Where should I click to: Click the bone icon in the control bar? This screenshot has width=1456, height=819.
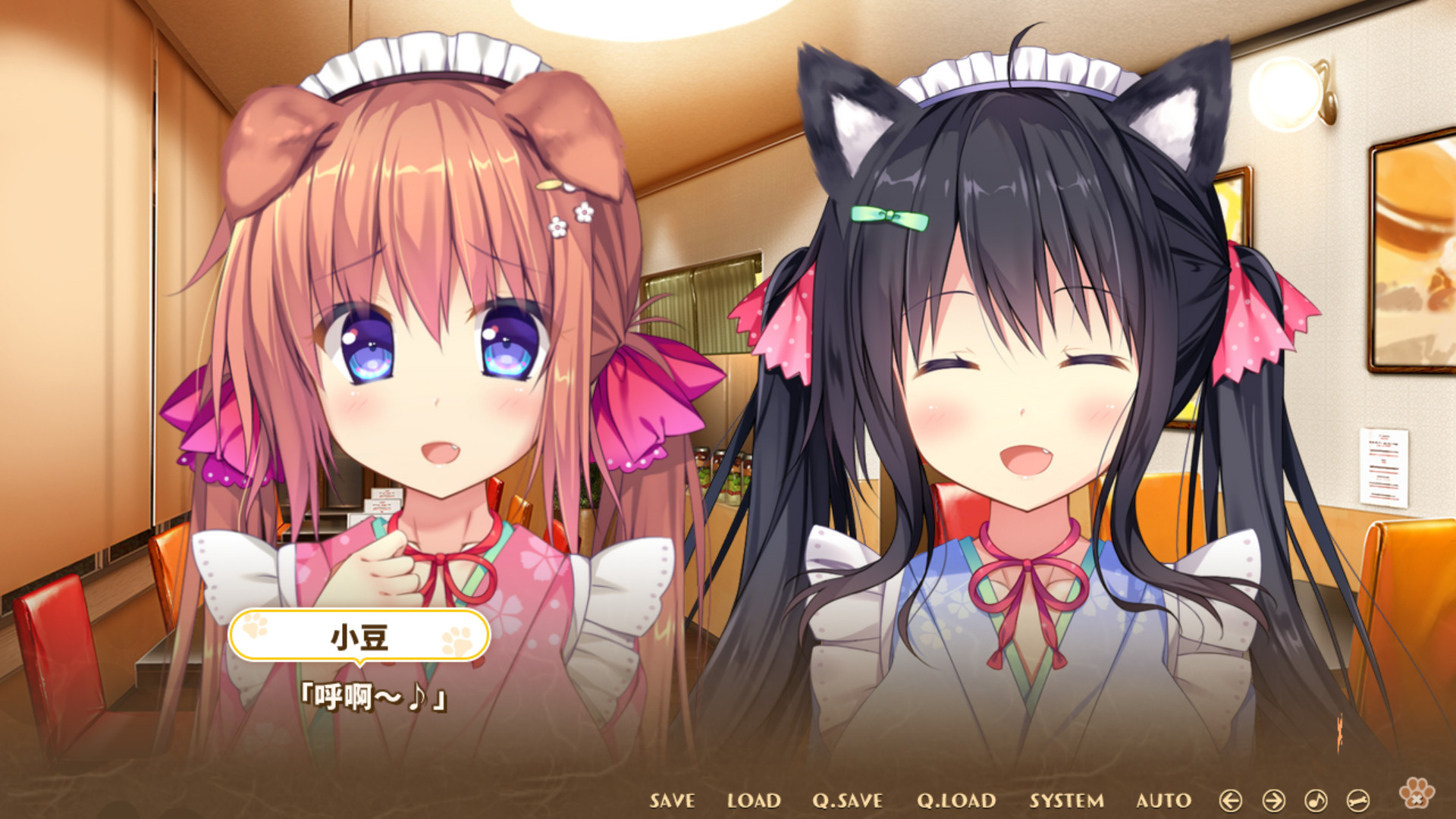(1357, 802)
